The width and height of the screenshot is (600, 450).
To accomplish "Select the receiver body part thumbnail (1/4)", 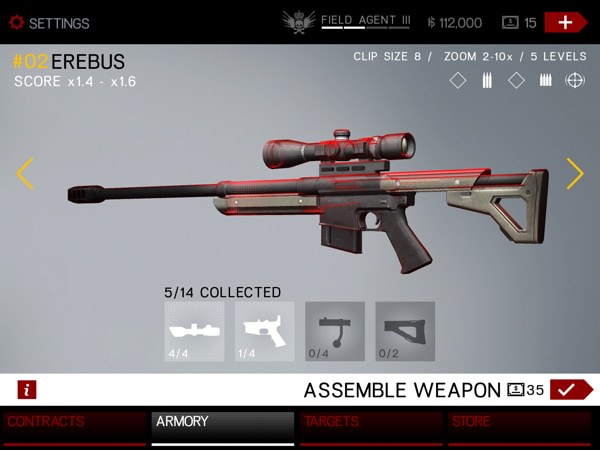I will point(265,331).
